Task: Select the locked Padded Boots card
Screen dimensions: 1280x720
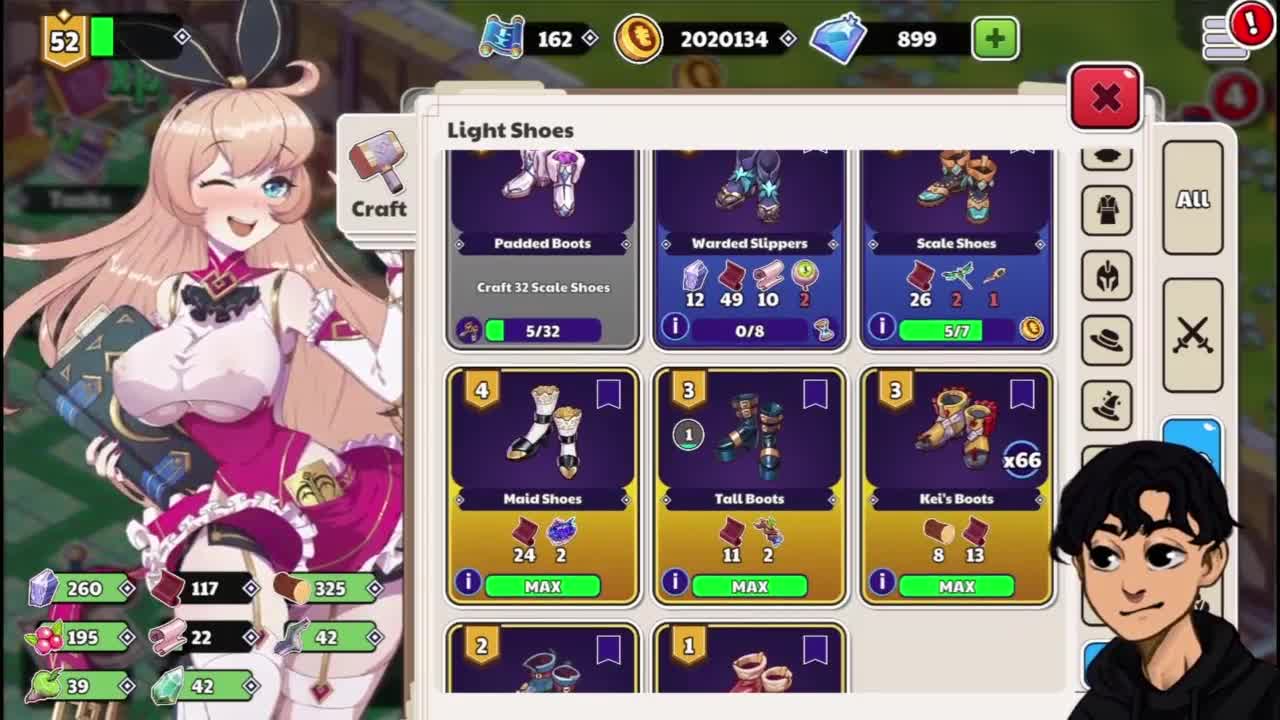Action: tap(542, 230)
